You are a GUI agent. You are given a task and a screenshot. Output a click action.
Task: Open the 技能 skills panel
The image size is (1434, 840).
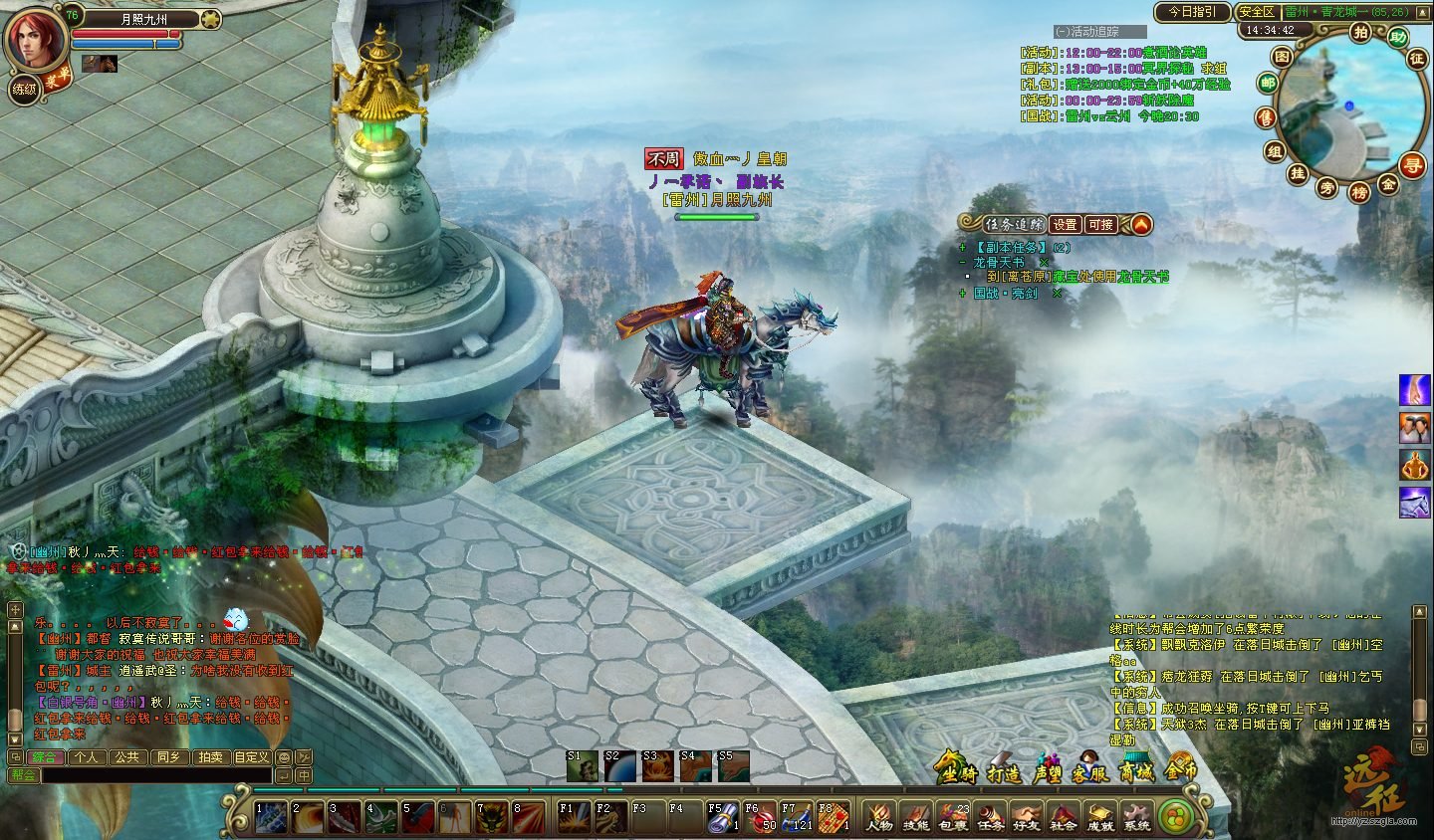coord(915,816)
